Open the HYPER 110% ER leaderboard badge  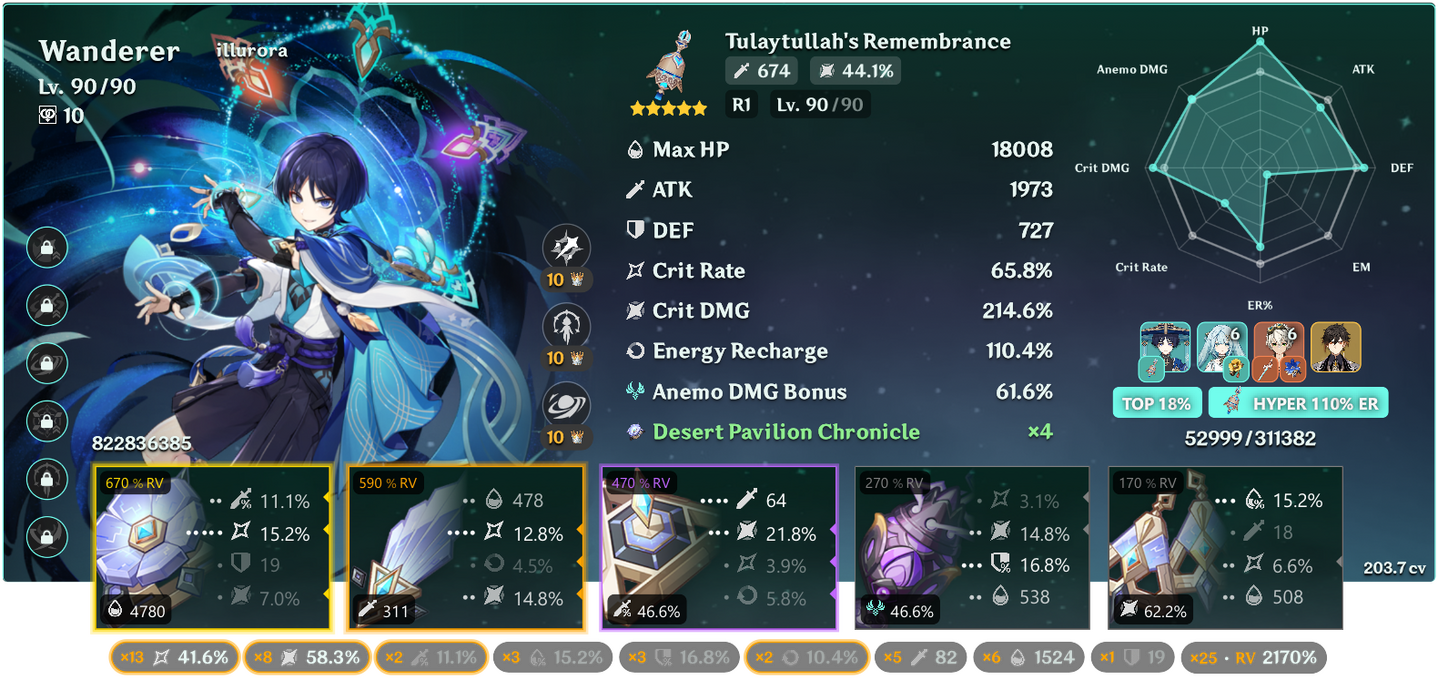click(x=1298, y=404)
